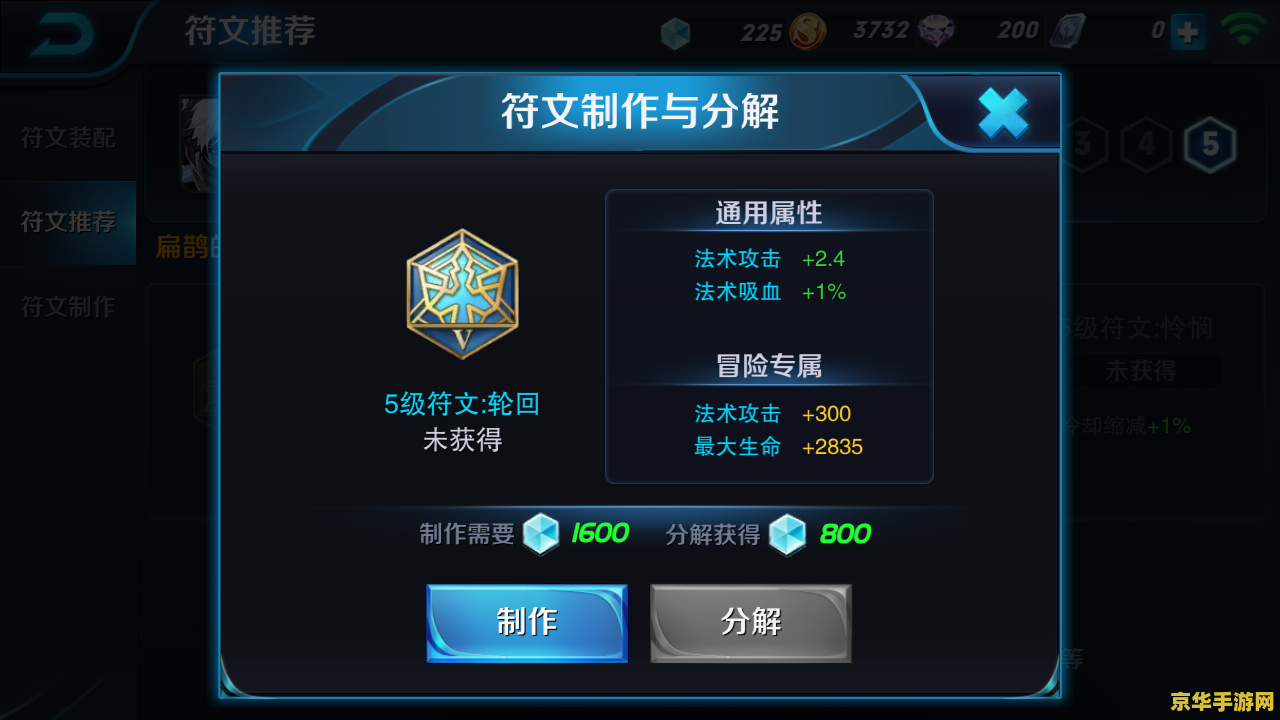Viewport: 1280px width, 720px height.
Task: Select the 符文推荐 tab
Action: 68,222
